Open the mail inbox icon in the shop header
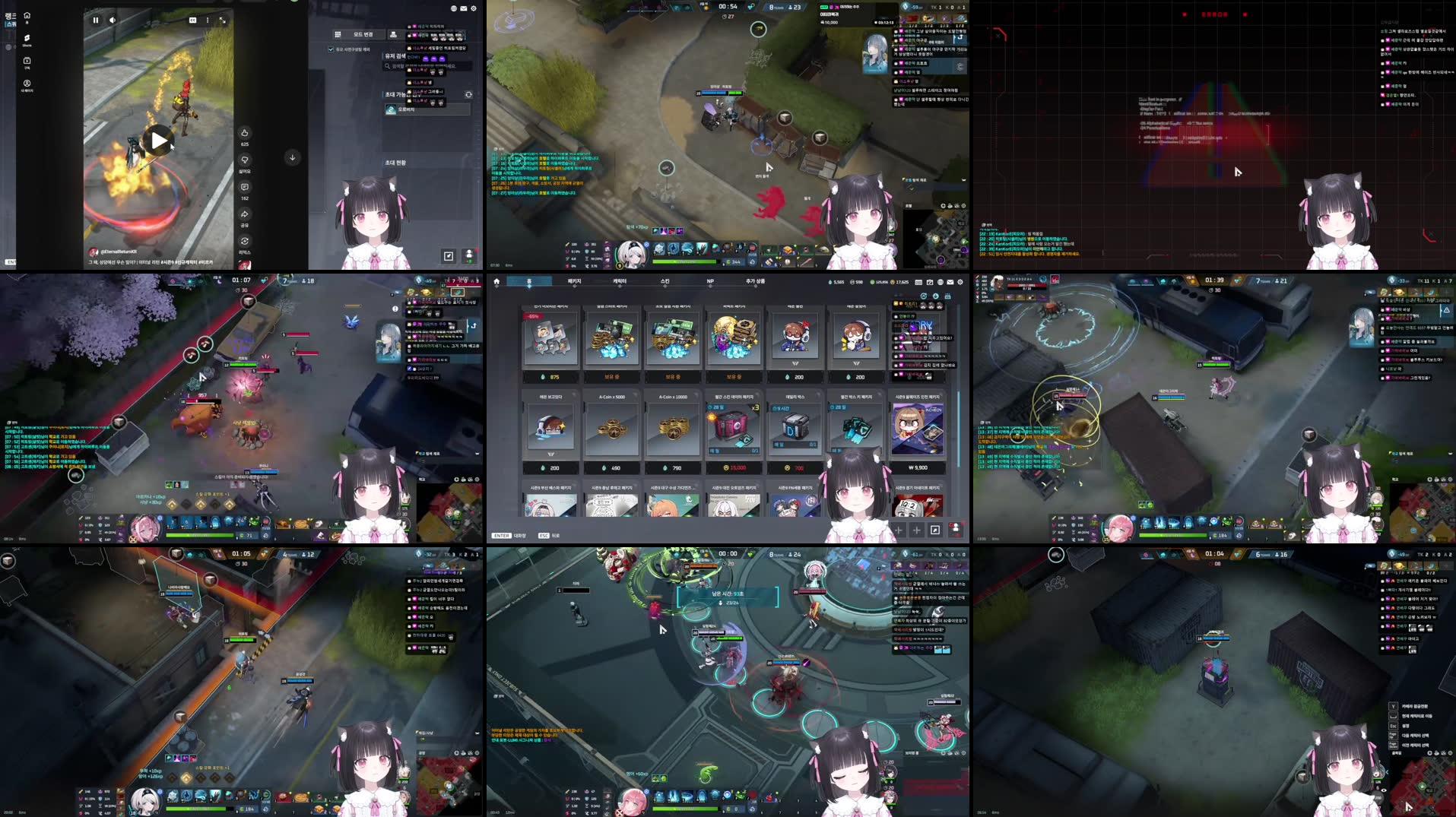 click(x=950, y=282)
